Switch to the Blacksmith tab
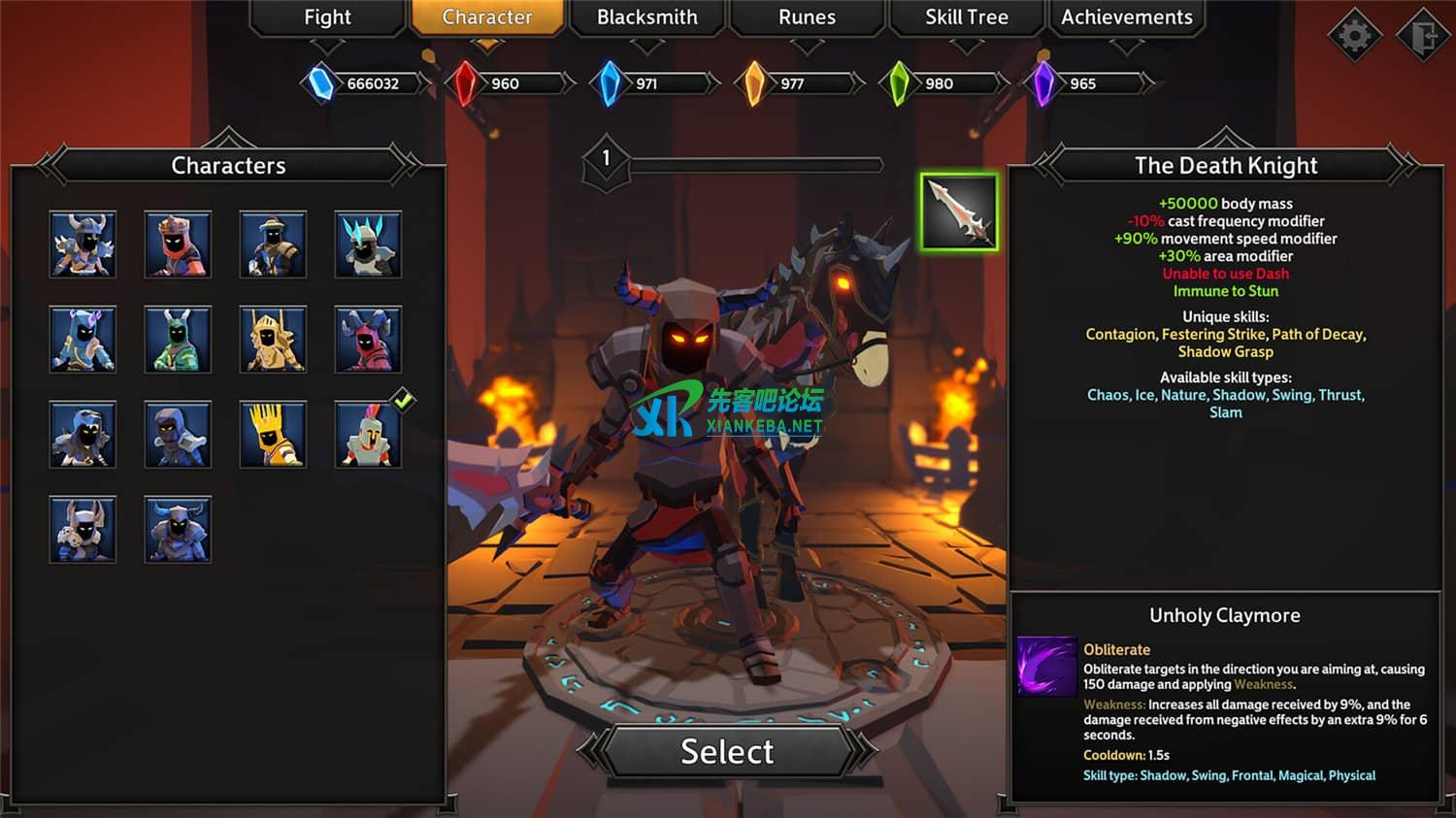Screen dimensions: 1456x818 646,17
